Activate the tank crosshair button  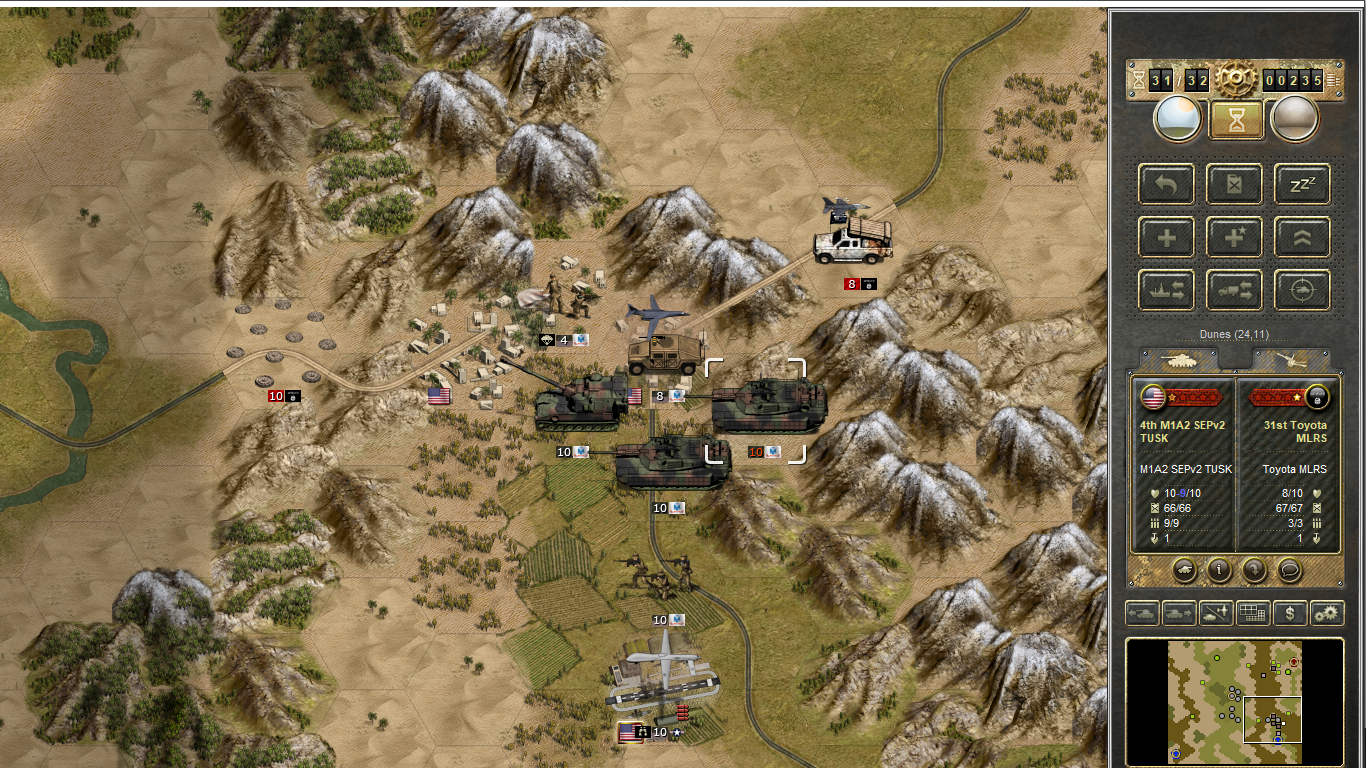point(1302,290)
